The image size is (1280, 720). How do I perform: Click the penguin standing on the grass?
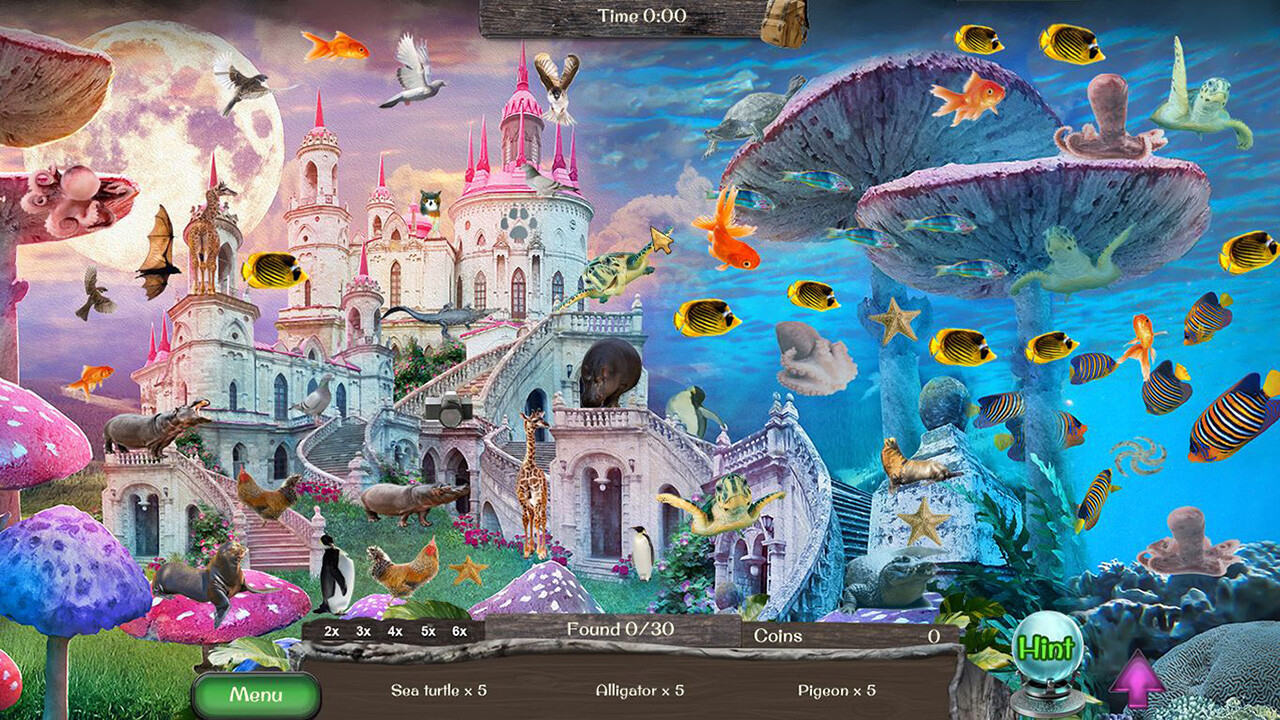click(x=335, y=575)
